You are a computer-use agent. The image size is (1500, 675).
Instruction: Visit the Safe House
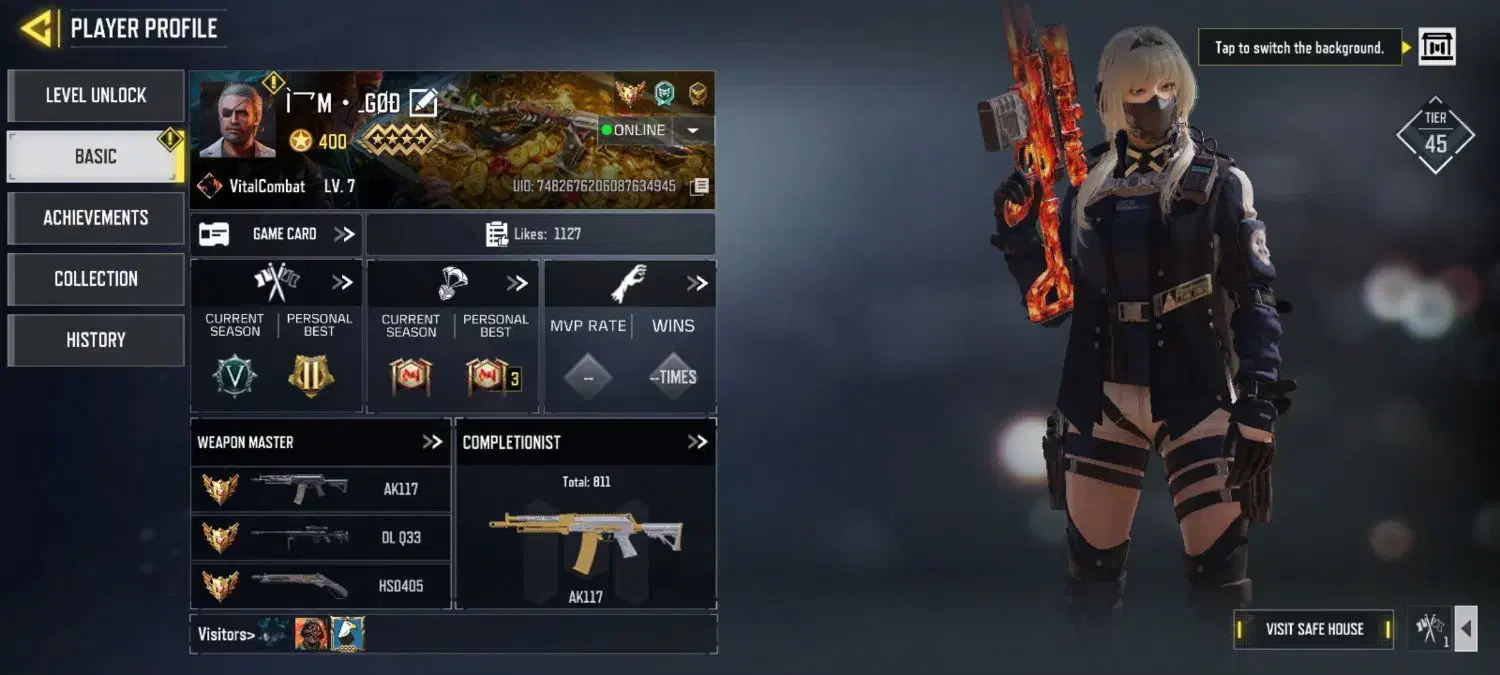(1314, 629)
